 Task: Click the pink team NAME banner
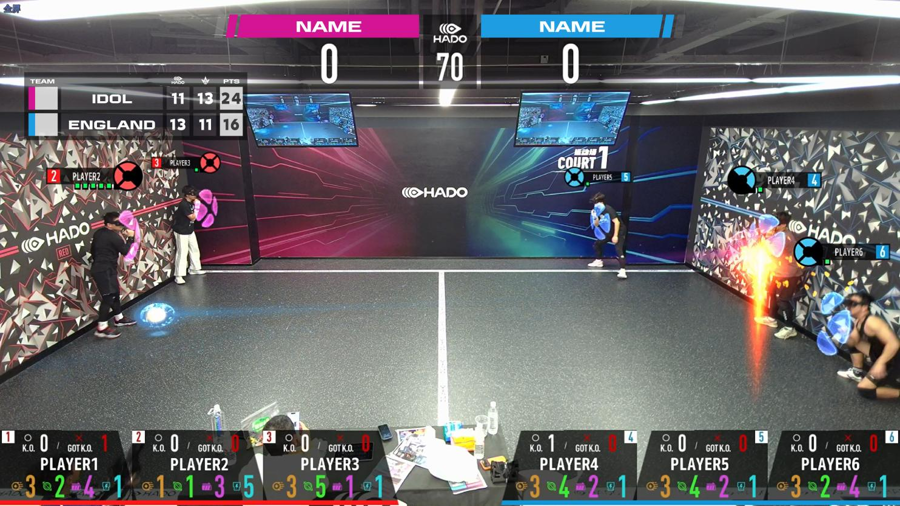(x=328, y=27)
